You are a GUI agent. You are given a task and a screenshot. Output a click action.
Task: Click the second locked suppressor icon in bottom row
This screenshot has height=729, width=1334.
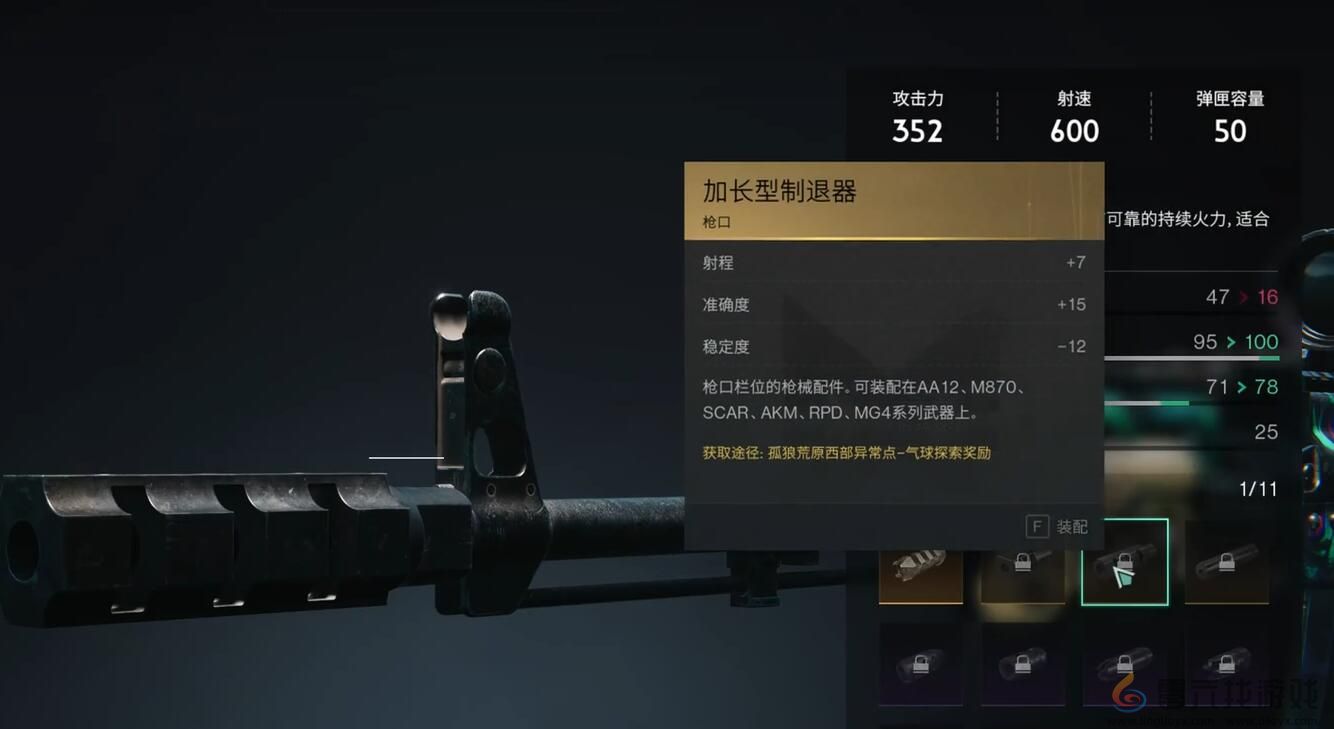tap(1022, 665)
